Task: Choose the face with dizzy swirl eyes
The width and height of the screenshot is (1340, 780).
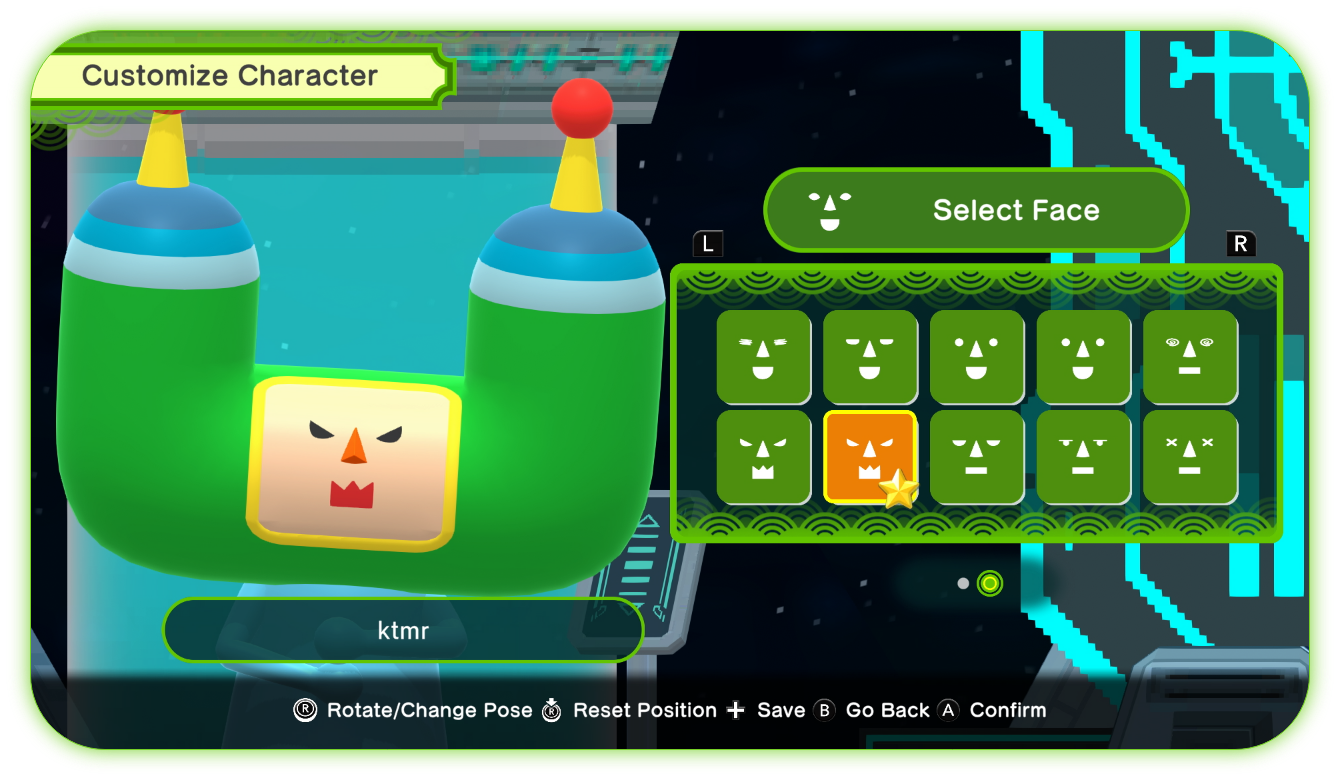Action: tap(1191, 357)
